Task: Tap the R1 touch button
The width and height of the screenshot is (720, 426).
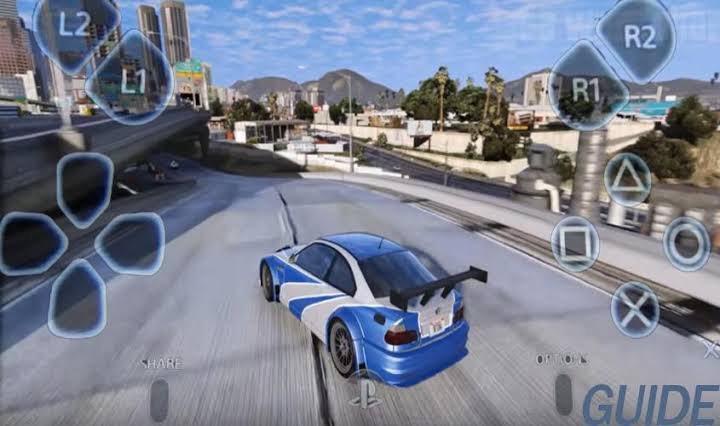Action: pyautogui.click(x=588, y=87)
